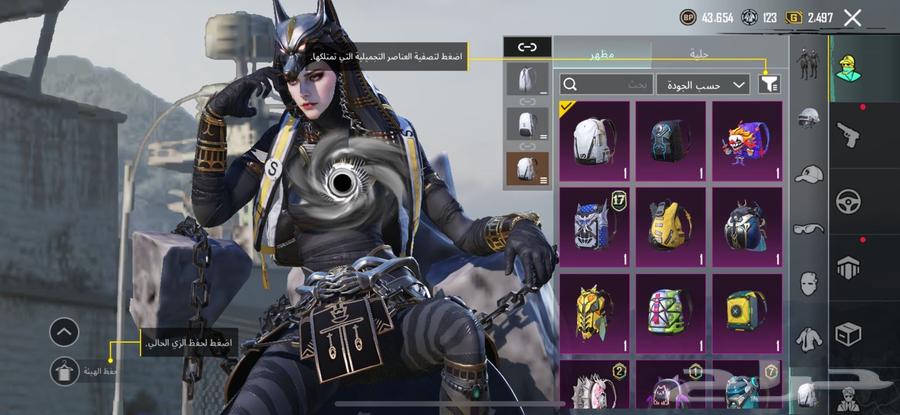The image size is (900, 415).
Task: Close the inventory with the X button
Action: (852, 17)
